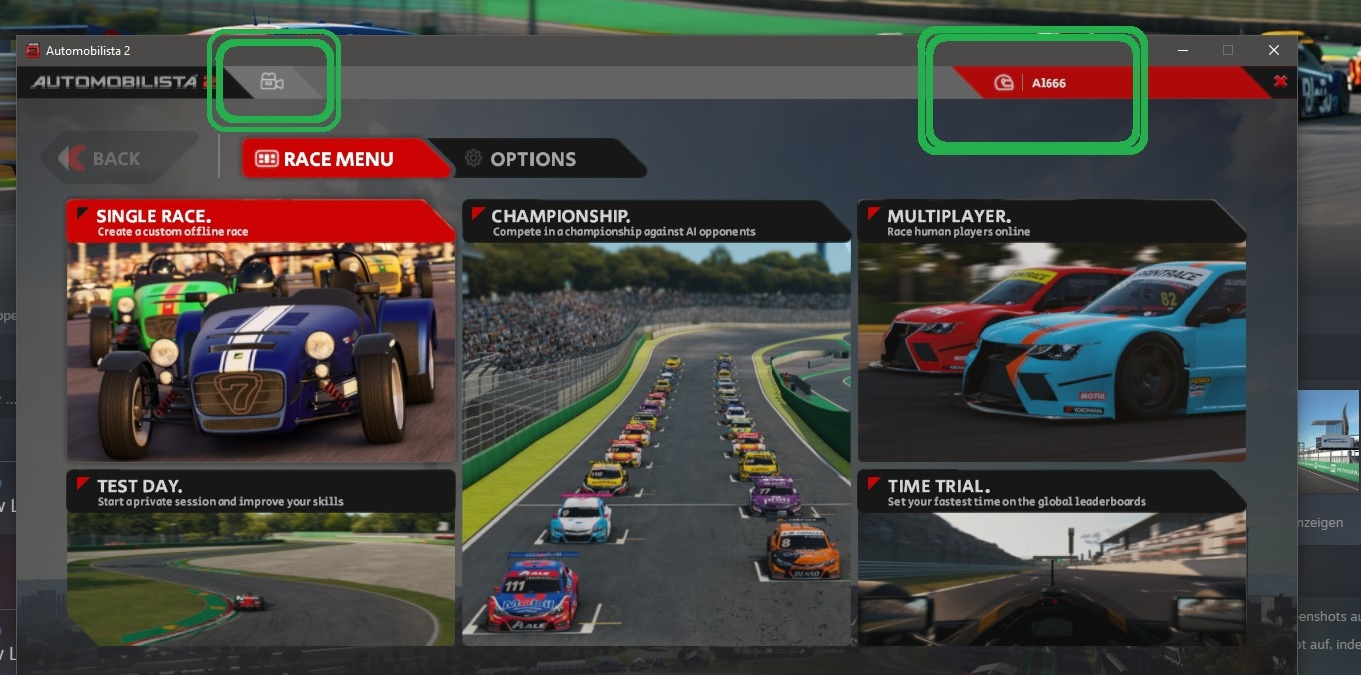Image resolution: width=1361 pixels, height=675 pixels.
Task: Click the camera icon in top bar
Action: click(x=272, y=82)
